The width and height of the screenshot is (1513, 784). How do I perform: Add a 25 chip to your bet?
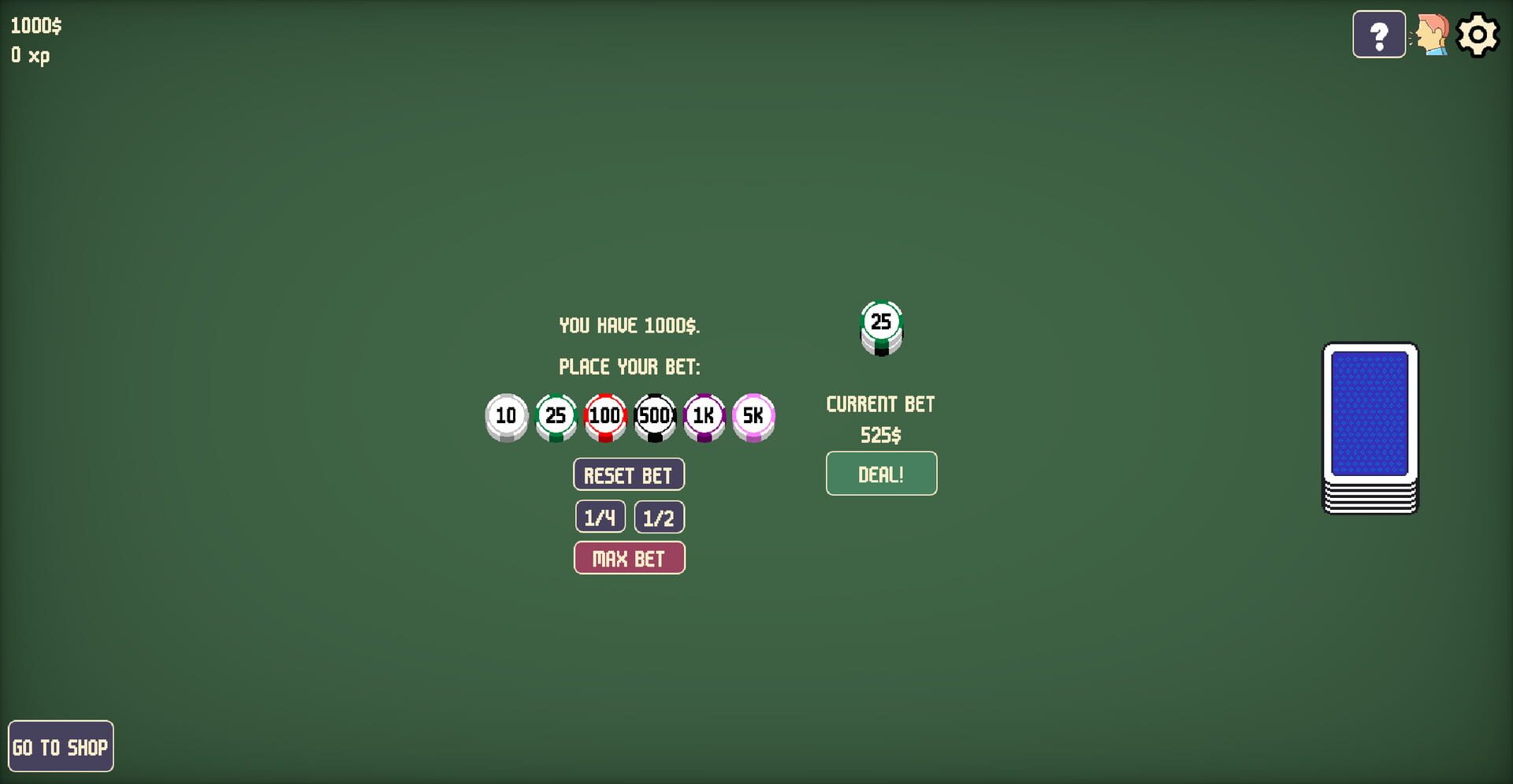pos(556,417)
